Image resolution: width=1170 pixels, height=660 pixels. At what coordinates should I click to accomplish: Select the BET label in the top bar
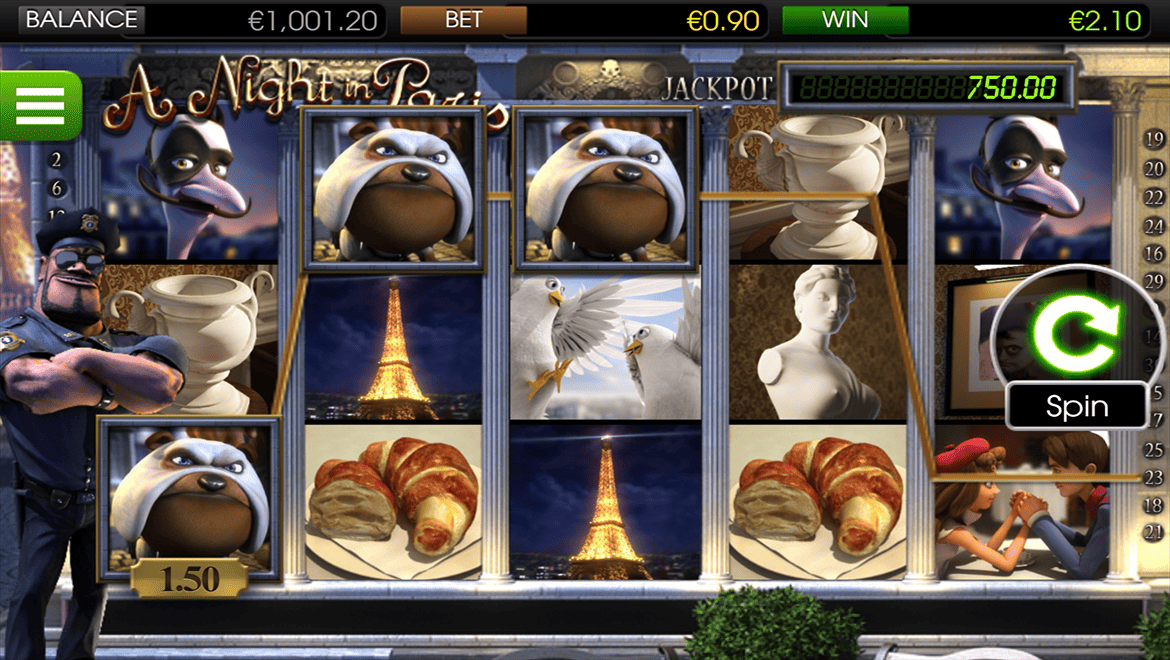(x=463, y=19)
